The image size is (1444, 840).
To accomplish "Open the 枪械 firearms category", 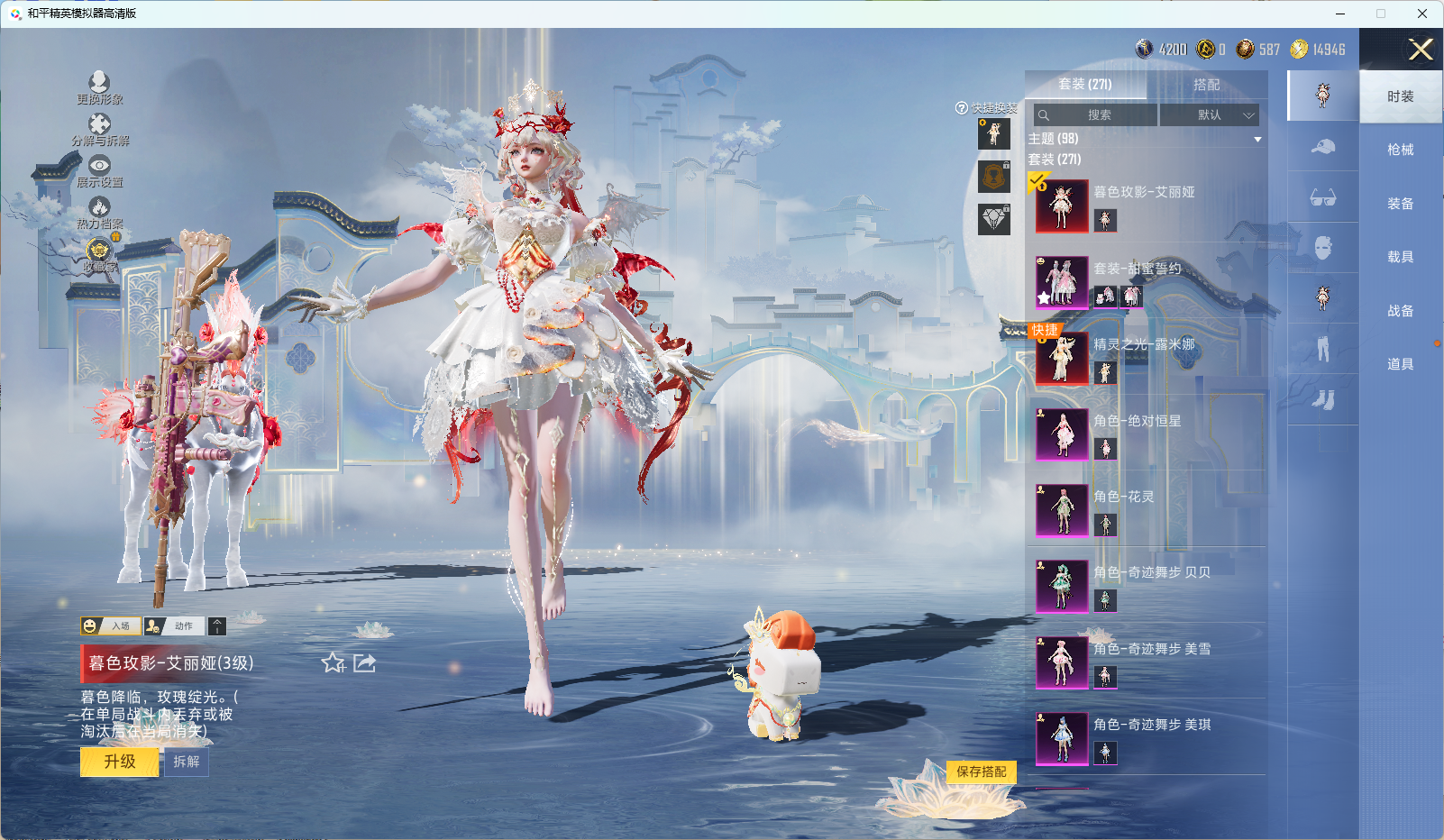I will (1400, 150).
